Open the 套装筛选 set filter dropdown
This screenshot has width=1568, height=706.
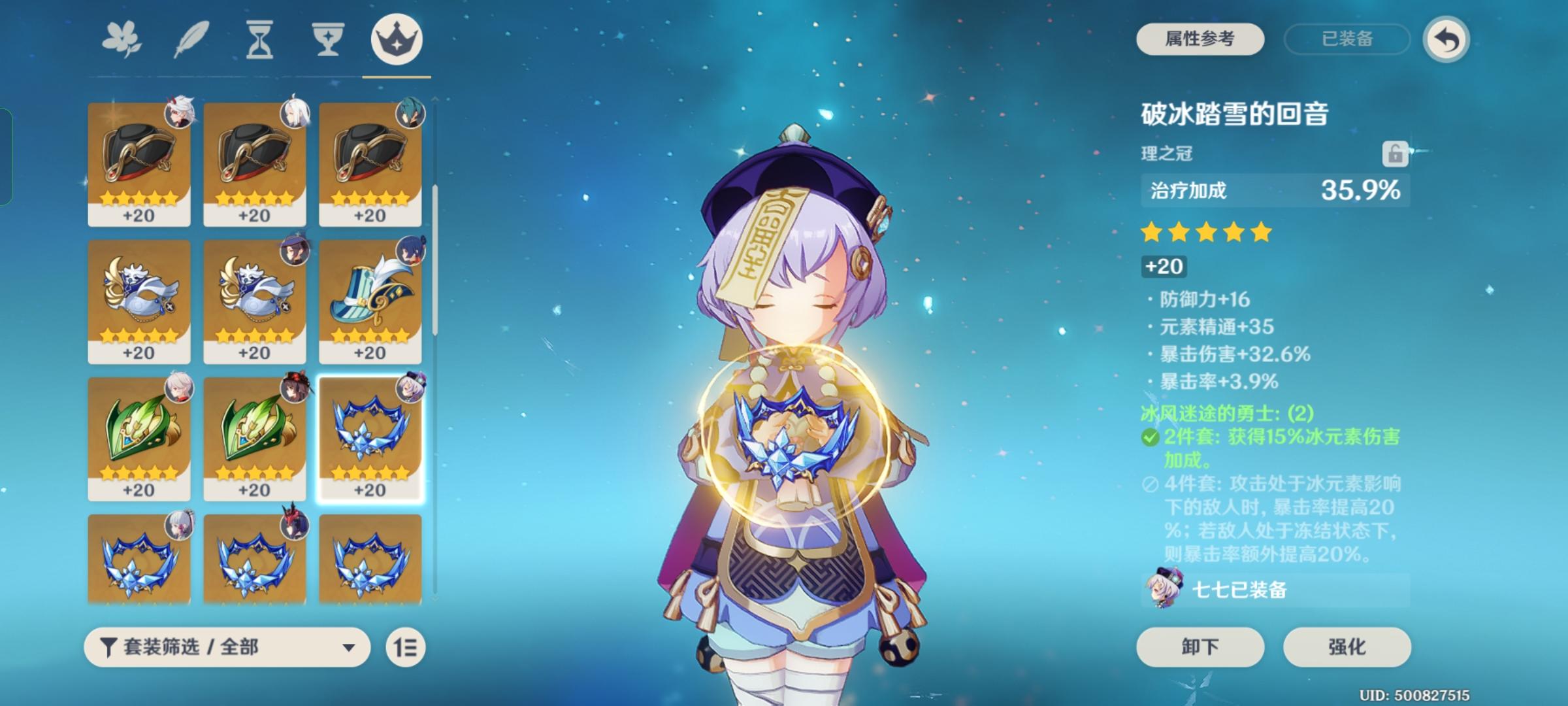point(229,648)
